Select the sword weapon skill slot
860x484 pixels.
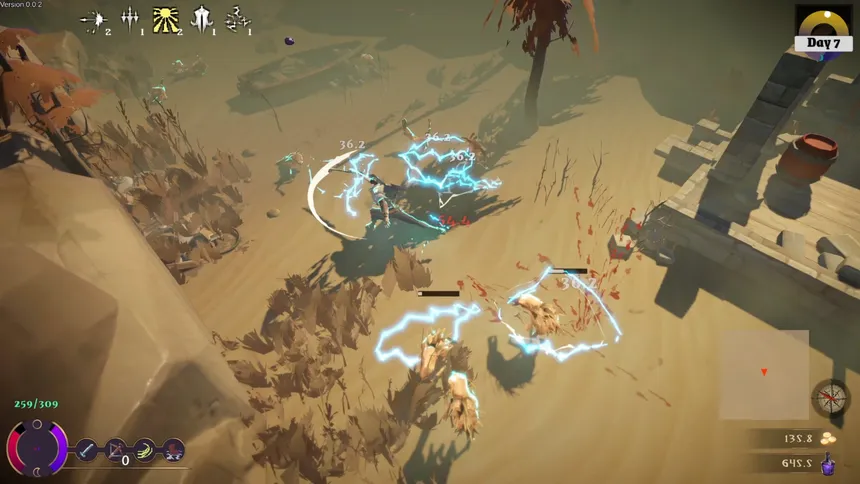[87, 450]
